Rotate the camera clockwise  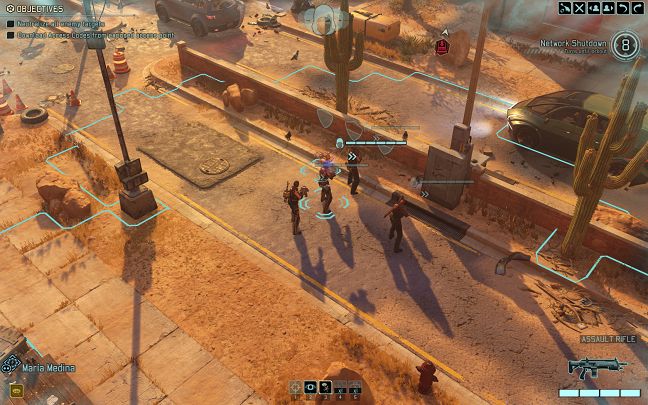click(x=637, y=8)
